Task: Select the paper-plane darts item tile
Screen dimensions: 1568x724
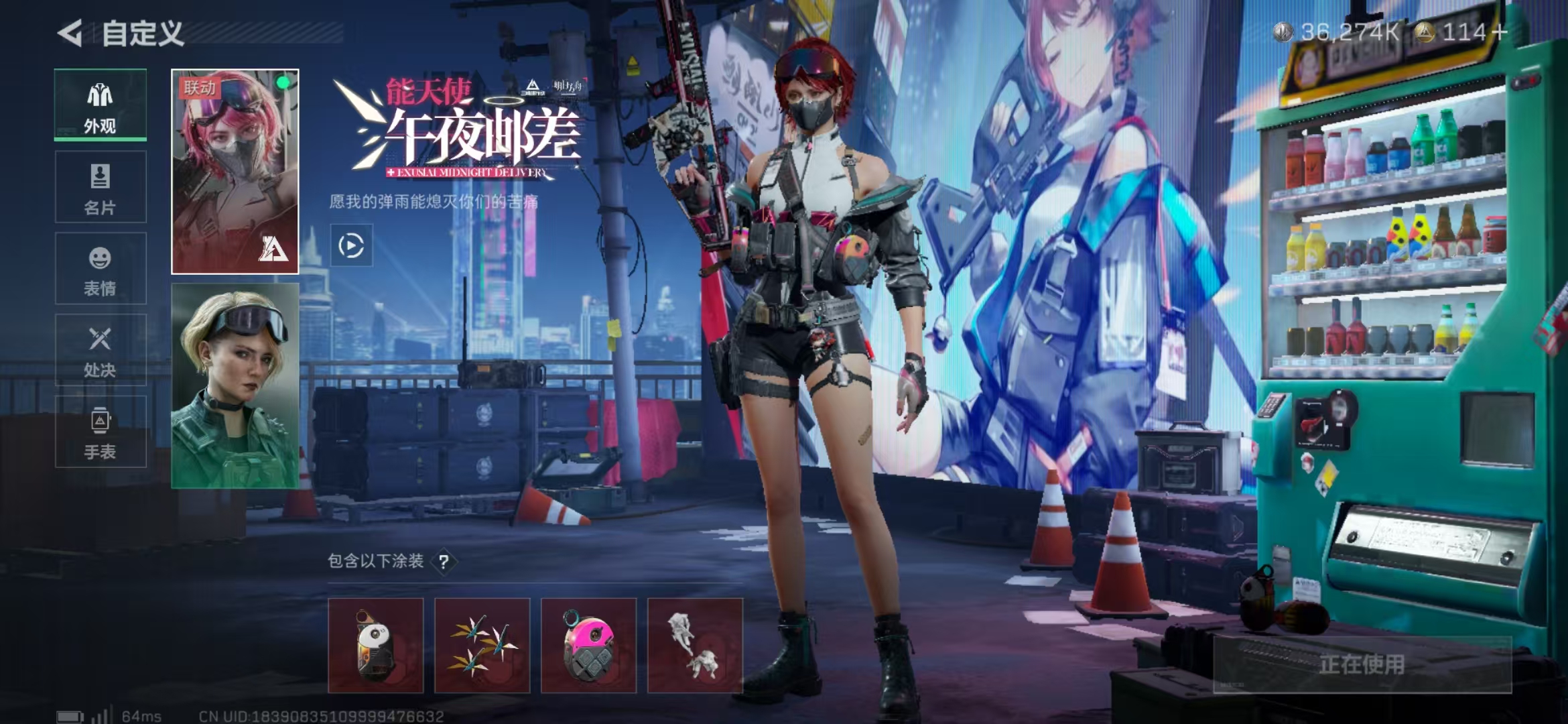Action: pos(482,646)
